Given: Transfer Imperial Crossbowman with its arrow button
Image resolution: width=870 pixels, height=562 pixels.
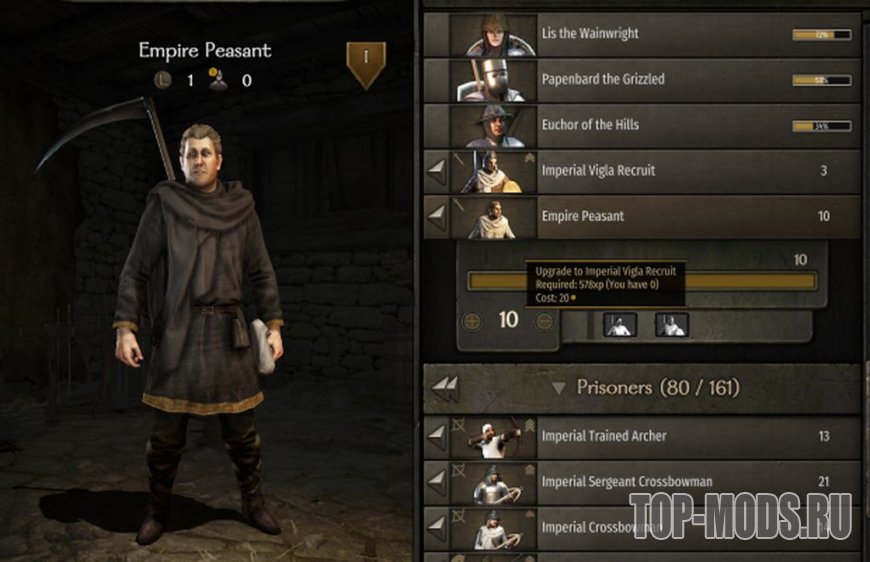Looking at the screenshot, I should 436,527.
